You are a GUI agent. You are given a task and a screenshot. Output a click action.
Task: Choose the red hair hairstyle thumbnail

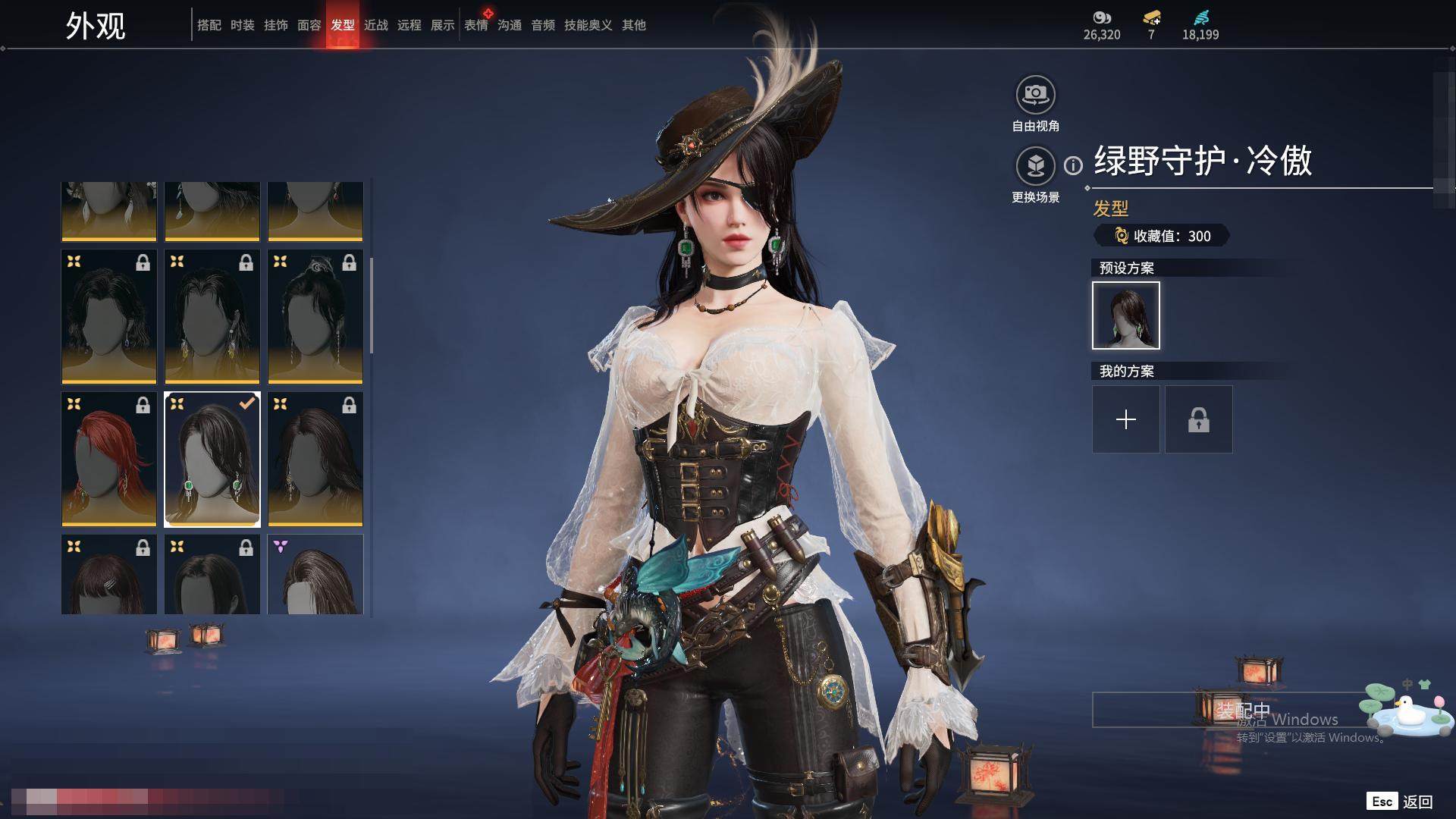point(109,459)
